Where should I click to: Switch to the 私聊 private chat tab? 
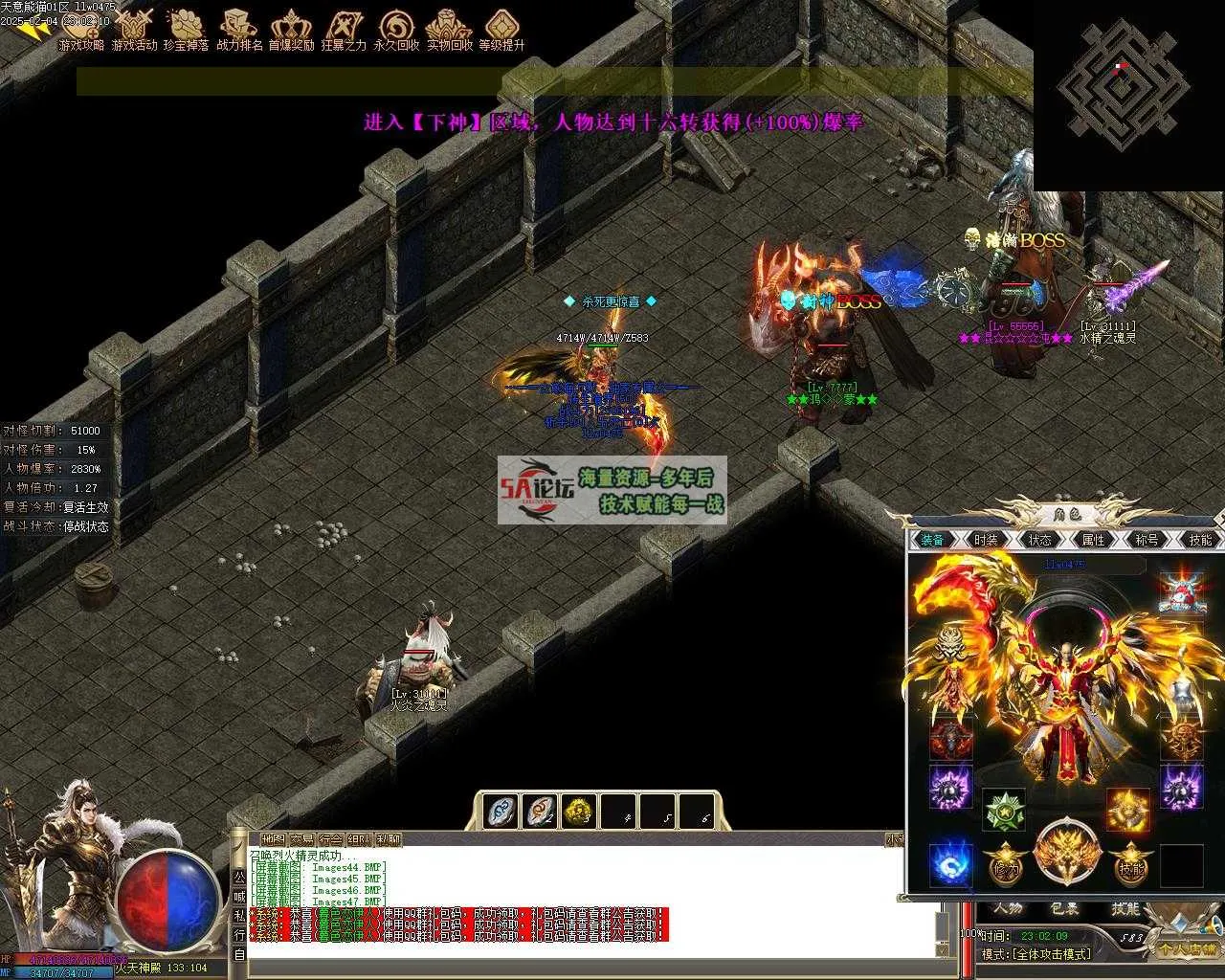(389, 839)
